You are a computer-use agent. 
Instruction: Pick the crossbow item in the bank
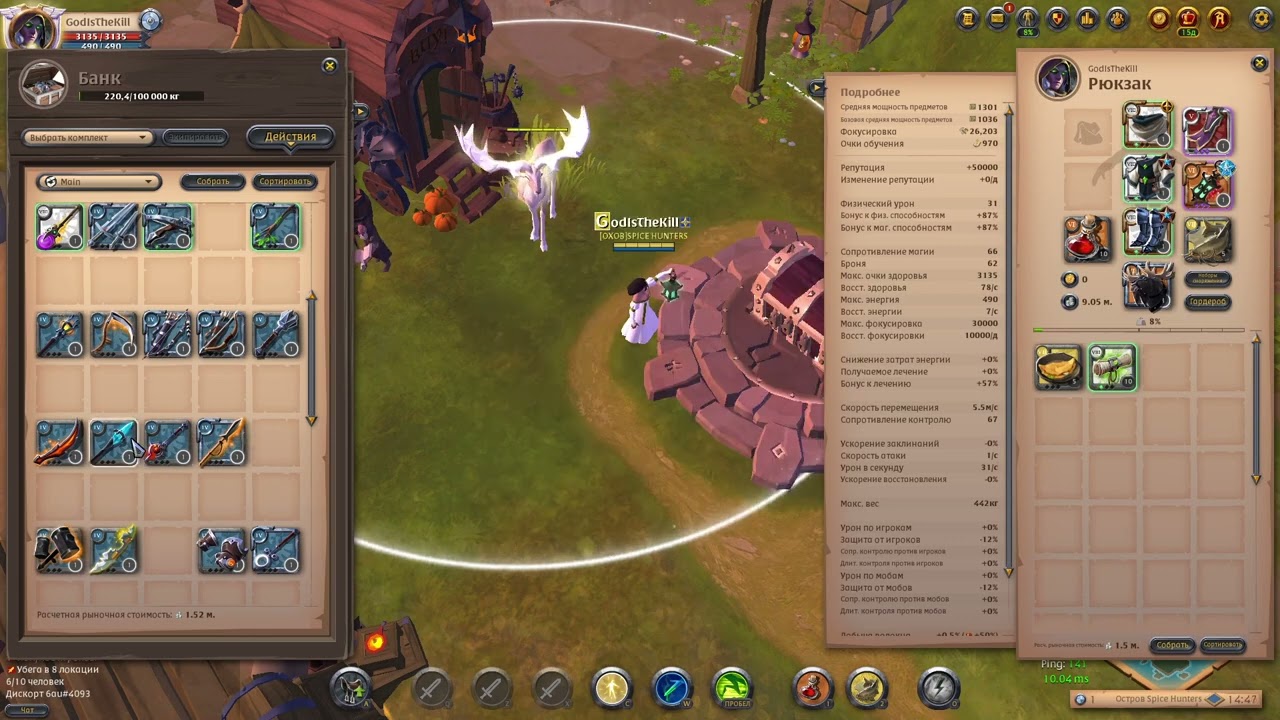(168, 227)
